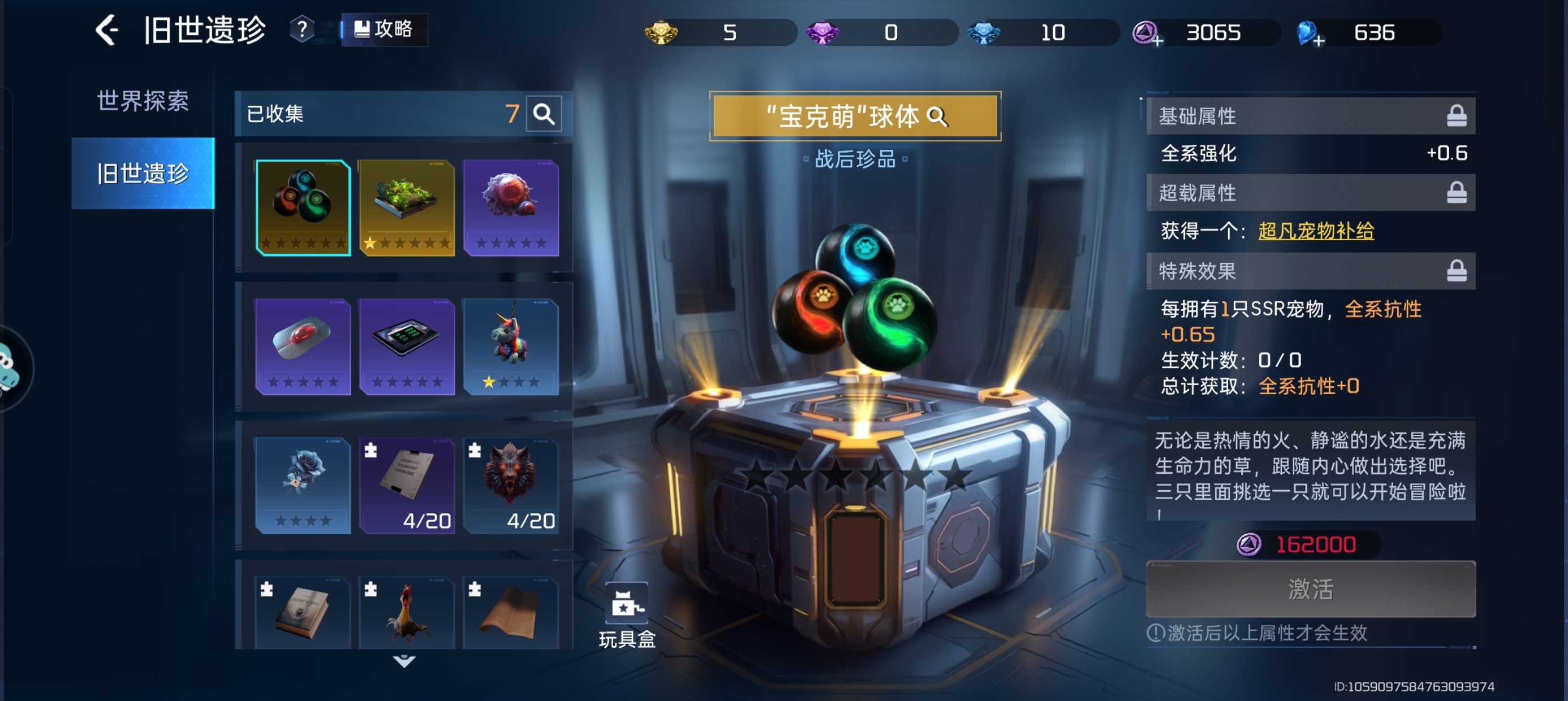Select the 旧世遗珍 tab

point(143,174)
